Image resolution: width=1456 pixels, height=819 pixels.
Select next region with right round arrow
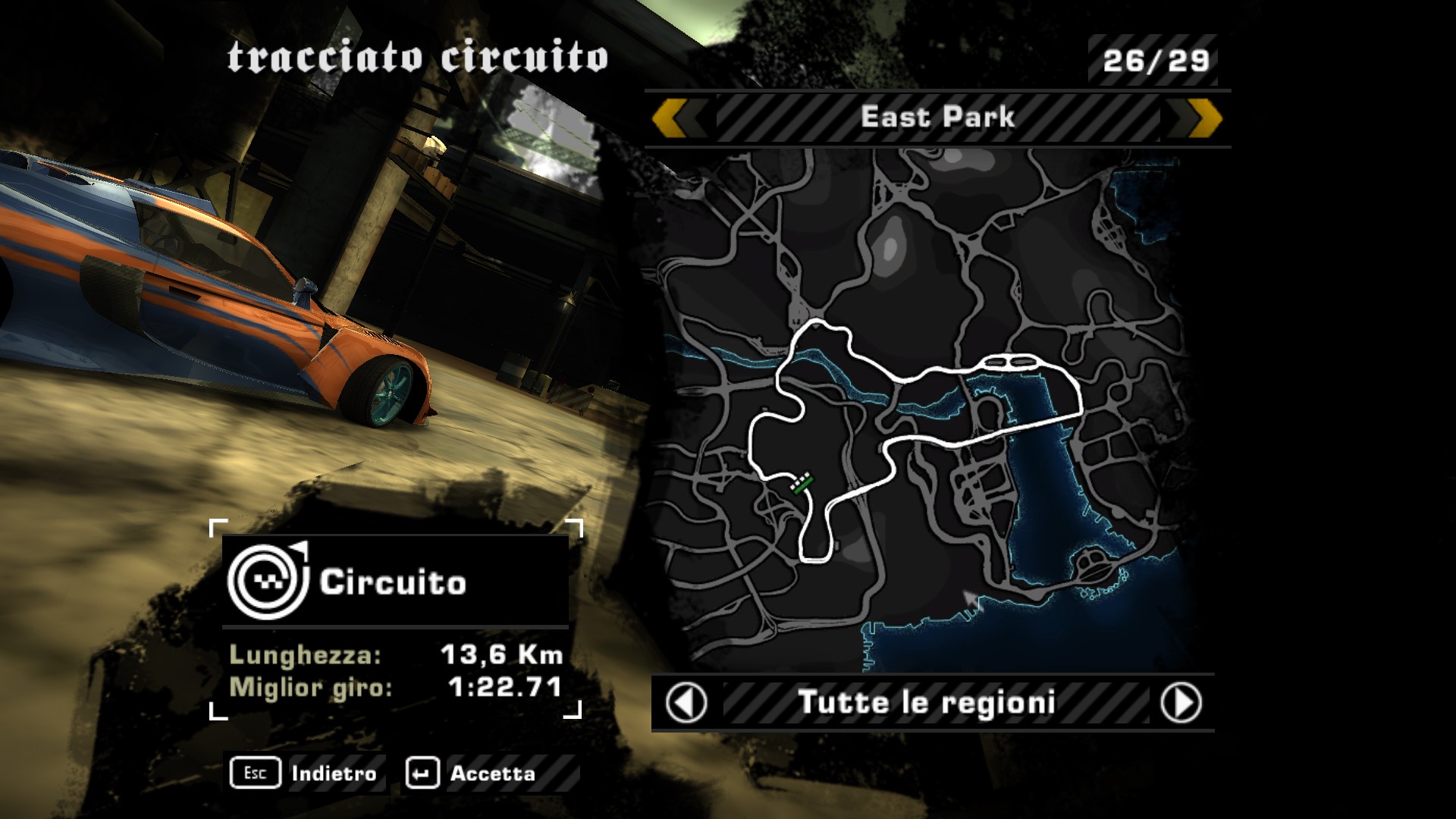pos(1181,703)
